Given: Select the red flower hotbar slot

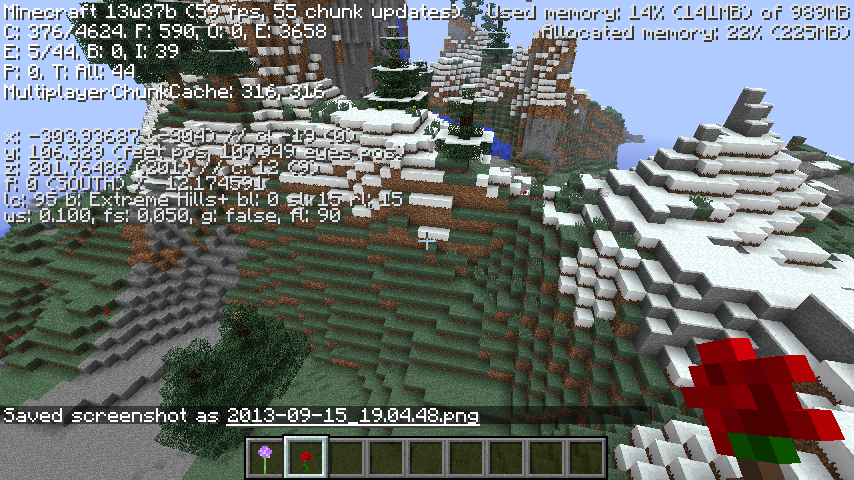Looking at the screenshot, I should tap(305, 458).
